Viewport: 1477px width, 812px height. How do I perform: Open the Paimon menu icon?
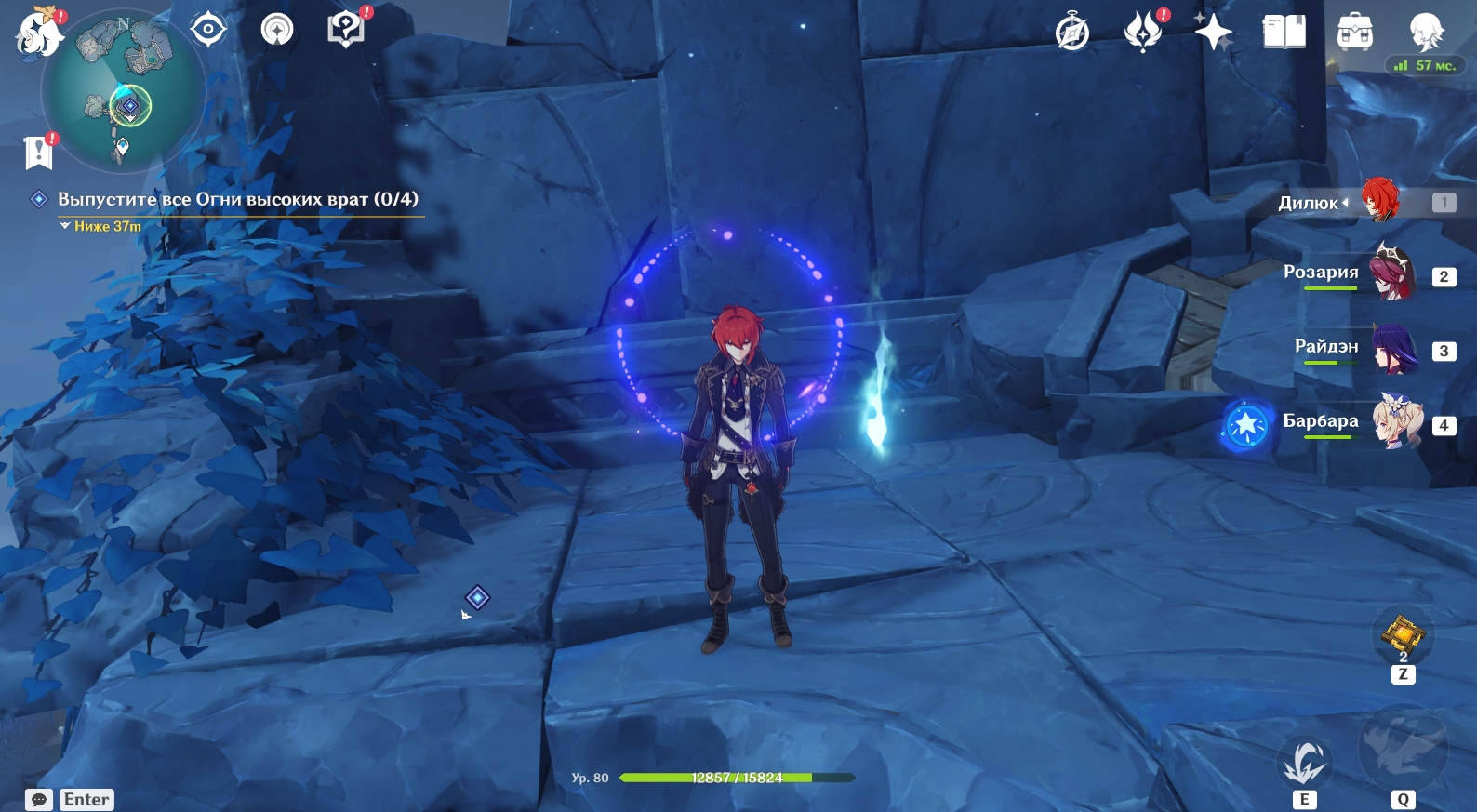(38, 33)
